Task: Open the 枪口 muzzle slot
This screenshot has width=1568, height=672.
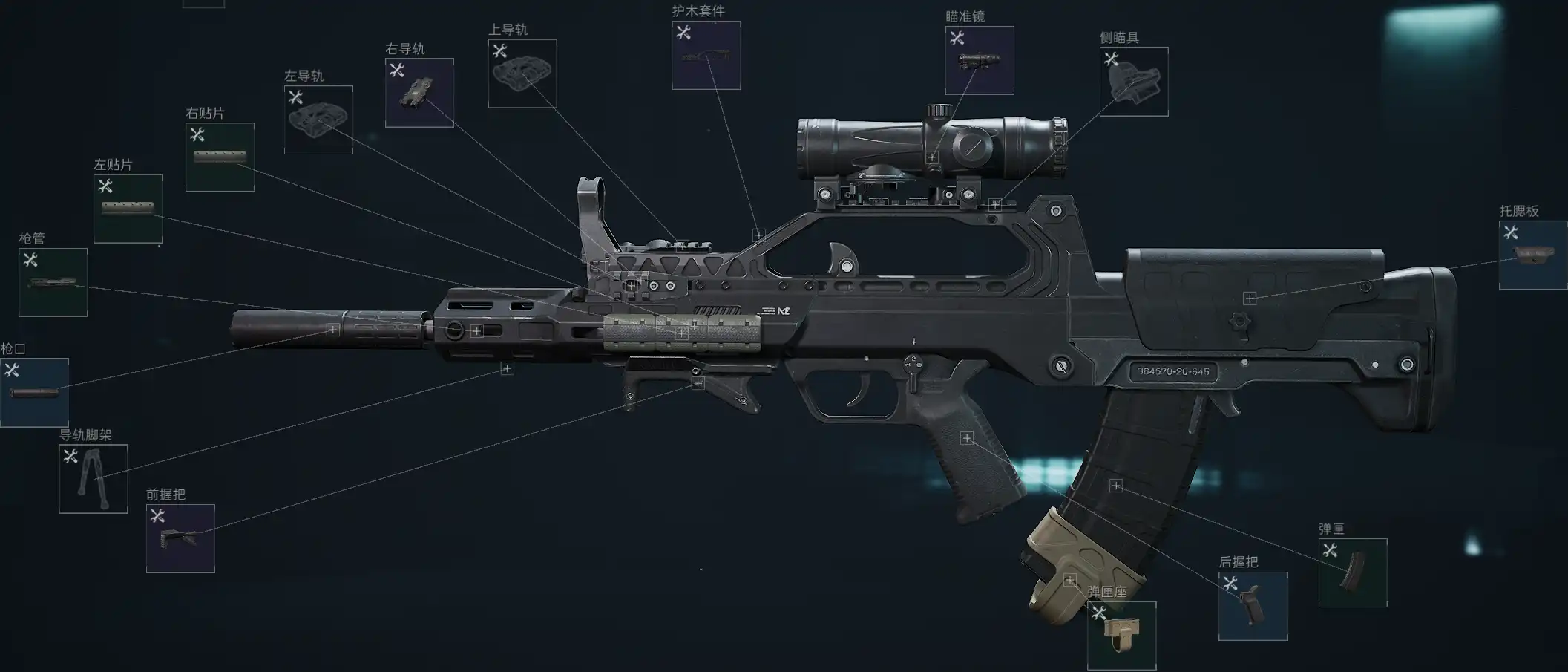Action: (x=34, y=392)
